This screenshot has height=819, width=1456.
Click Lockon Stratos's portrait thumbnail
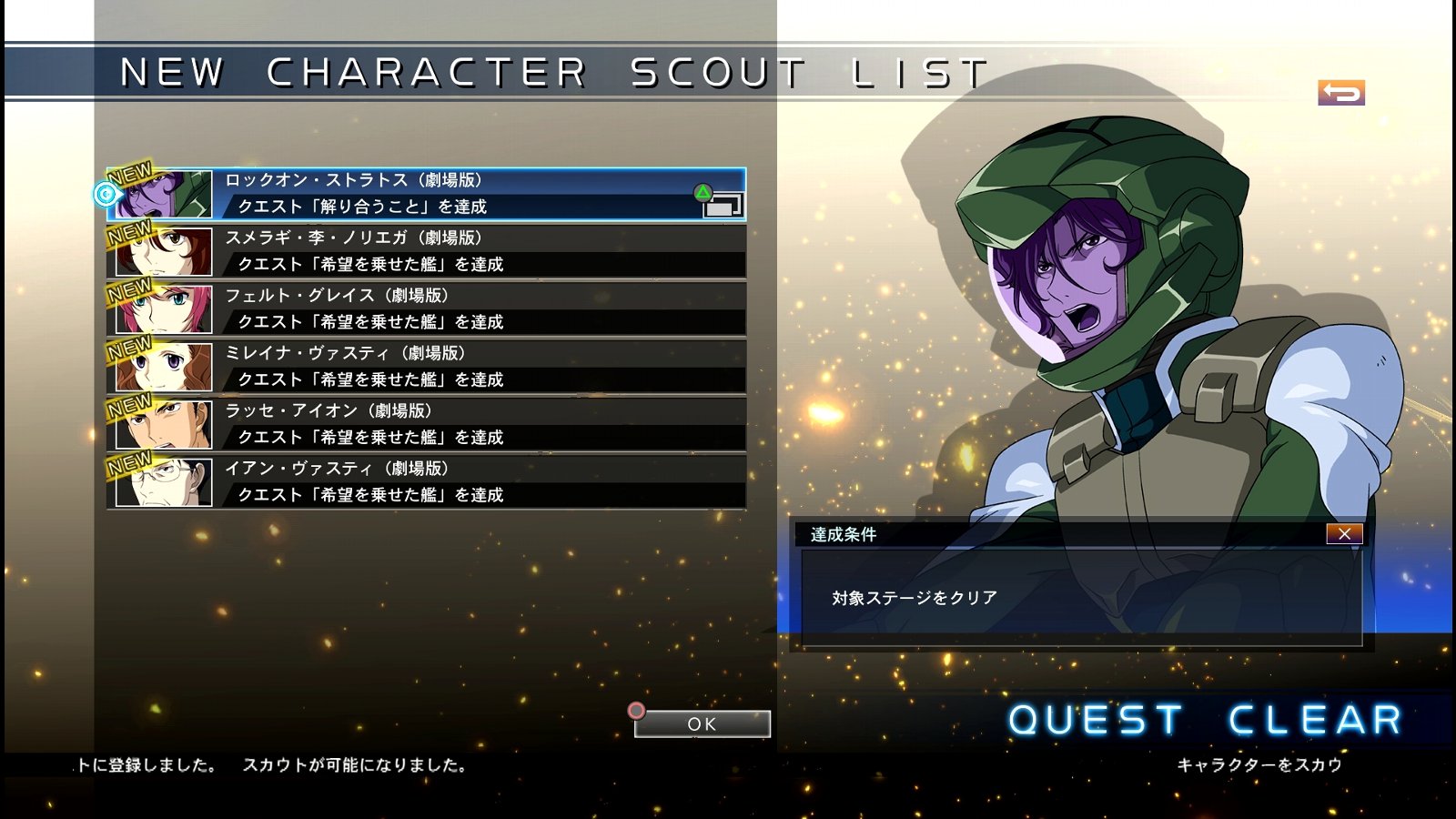click(x=164, y=196)
